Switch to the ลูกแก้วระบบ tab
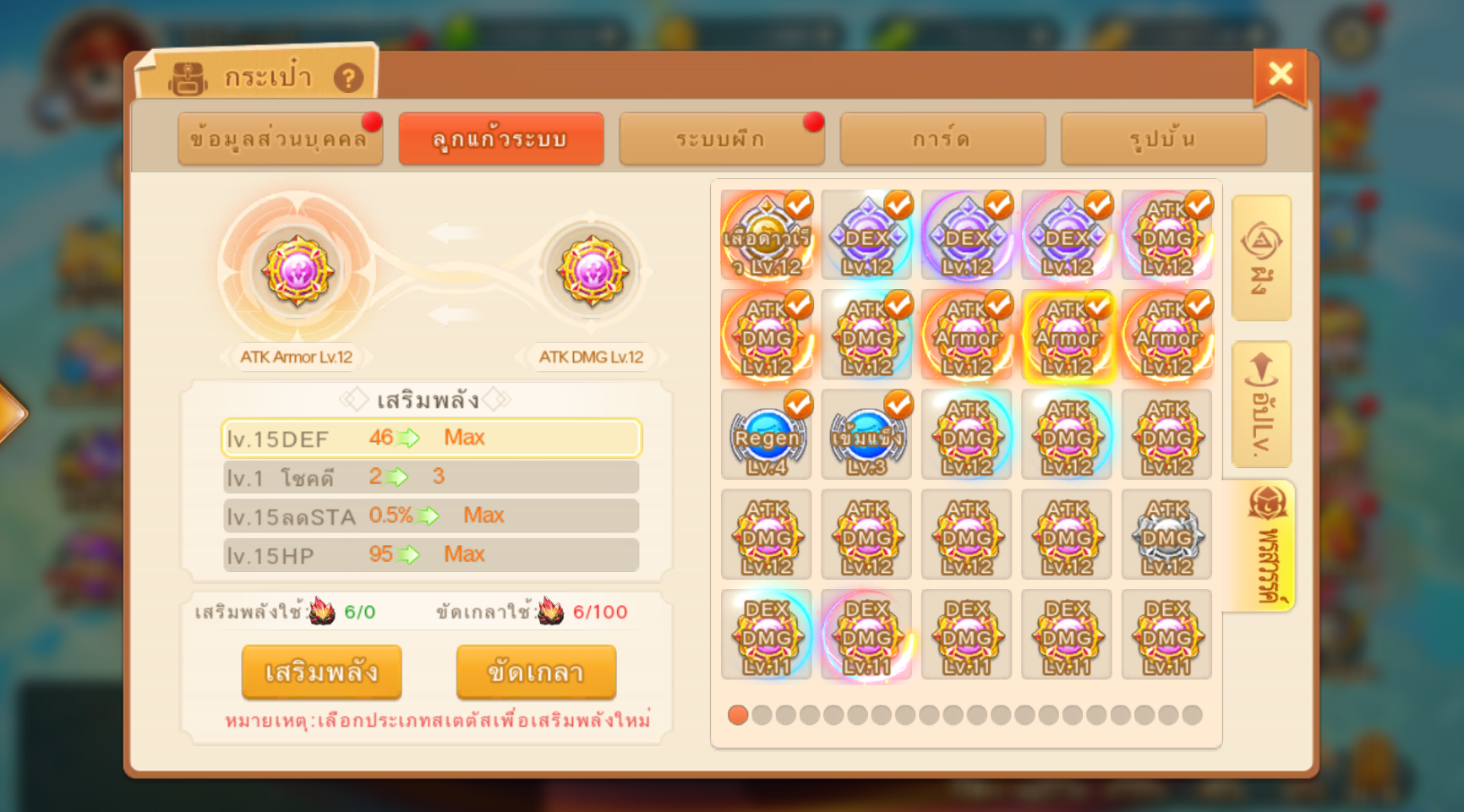1464x812 pixels. tap(500, 139)
